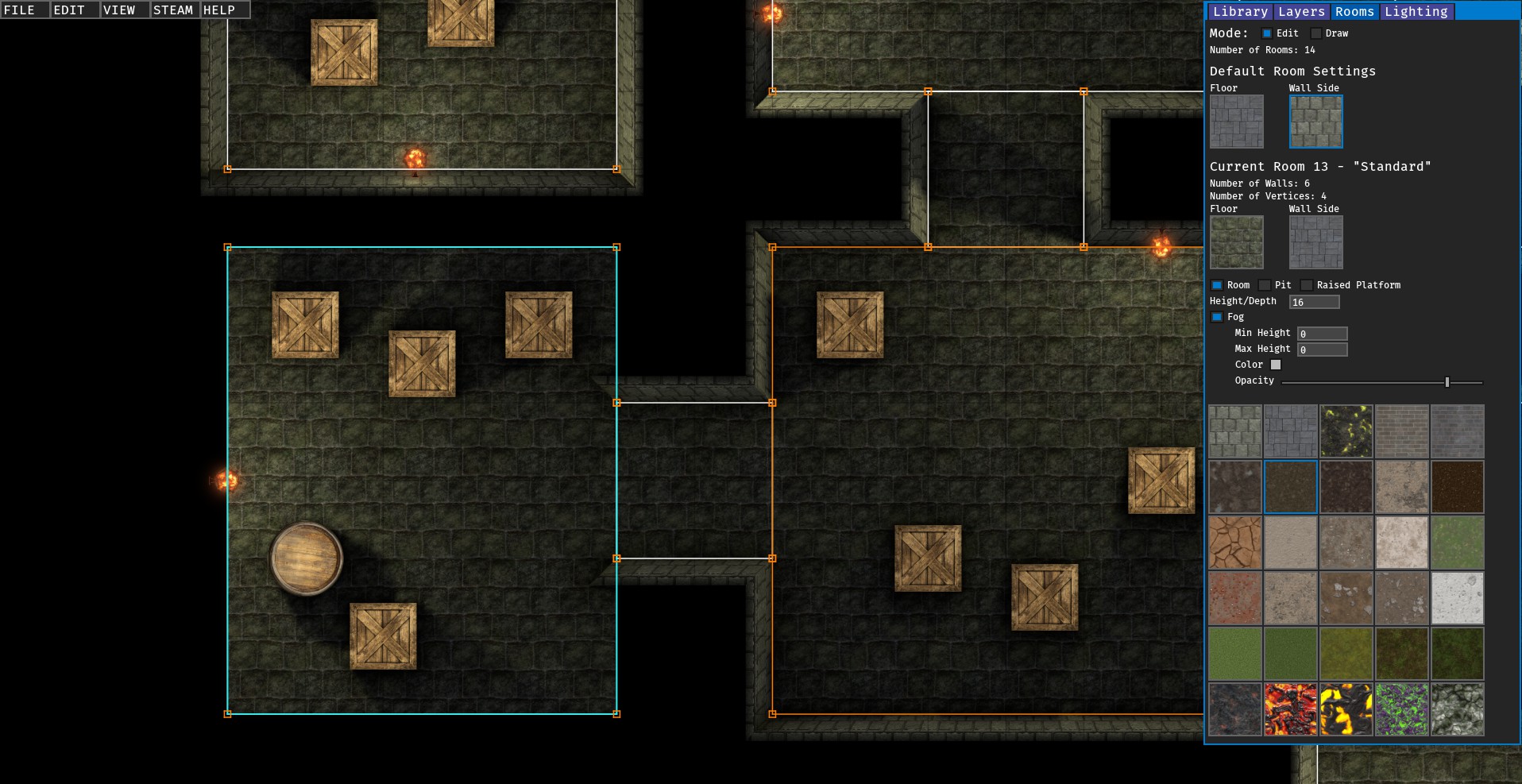Select the cracked dry earth texture
The image size is (1522, 784).
[1235, 543]
